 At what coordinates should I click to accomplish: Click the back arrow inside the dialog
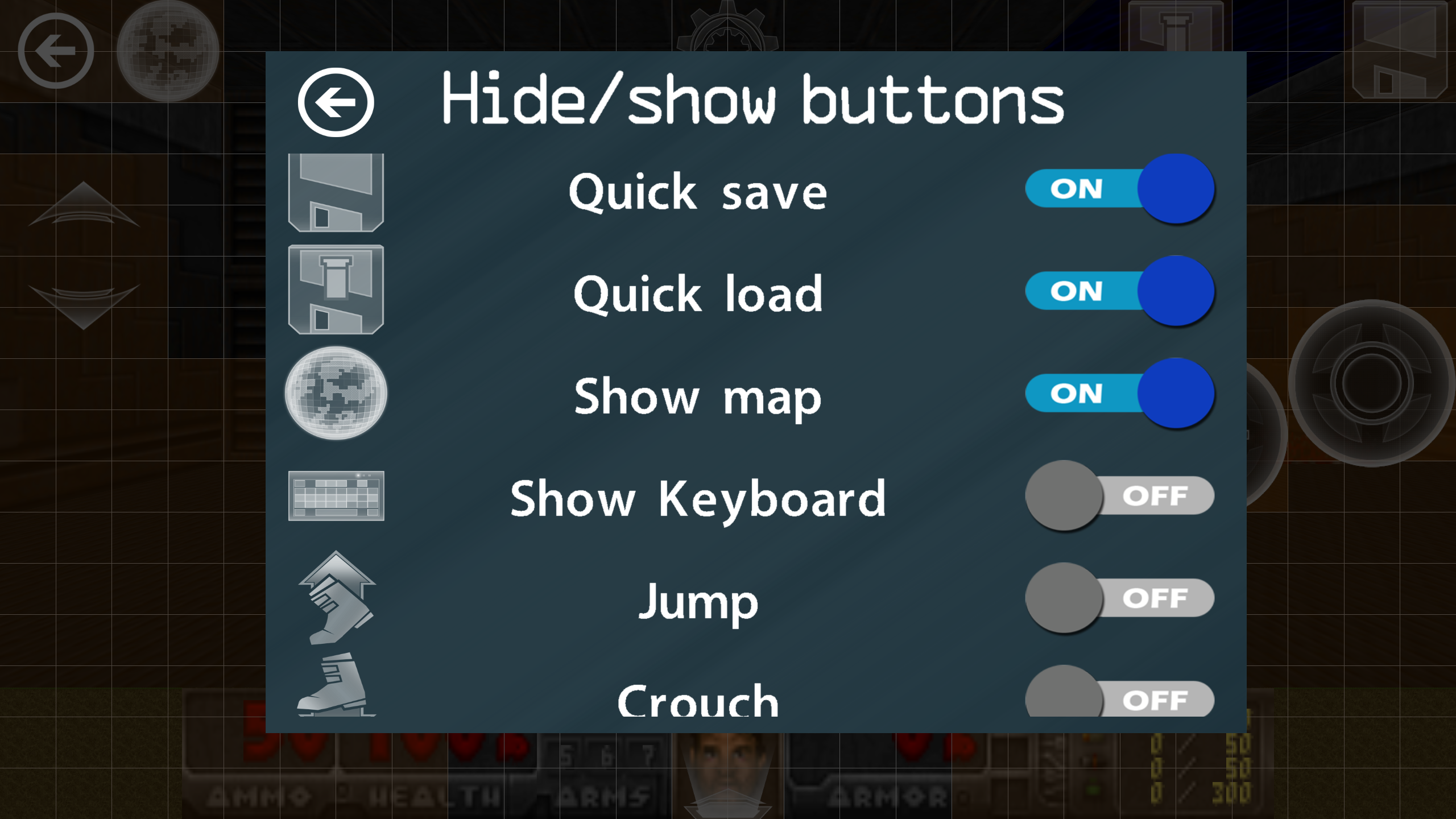pos(337,104)
